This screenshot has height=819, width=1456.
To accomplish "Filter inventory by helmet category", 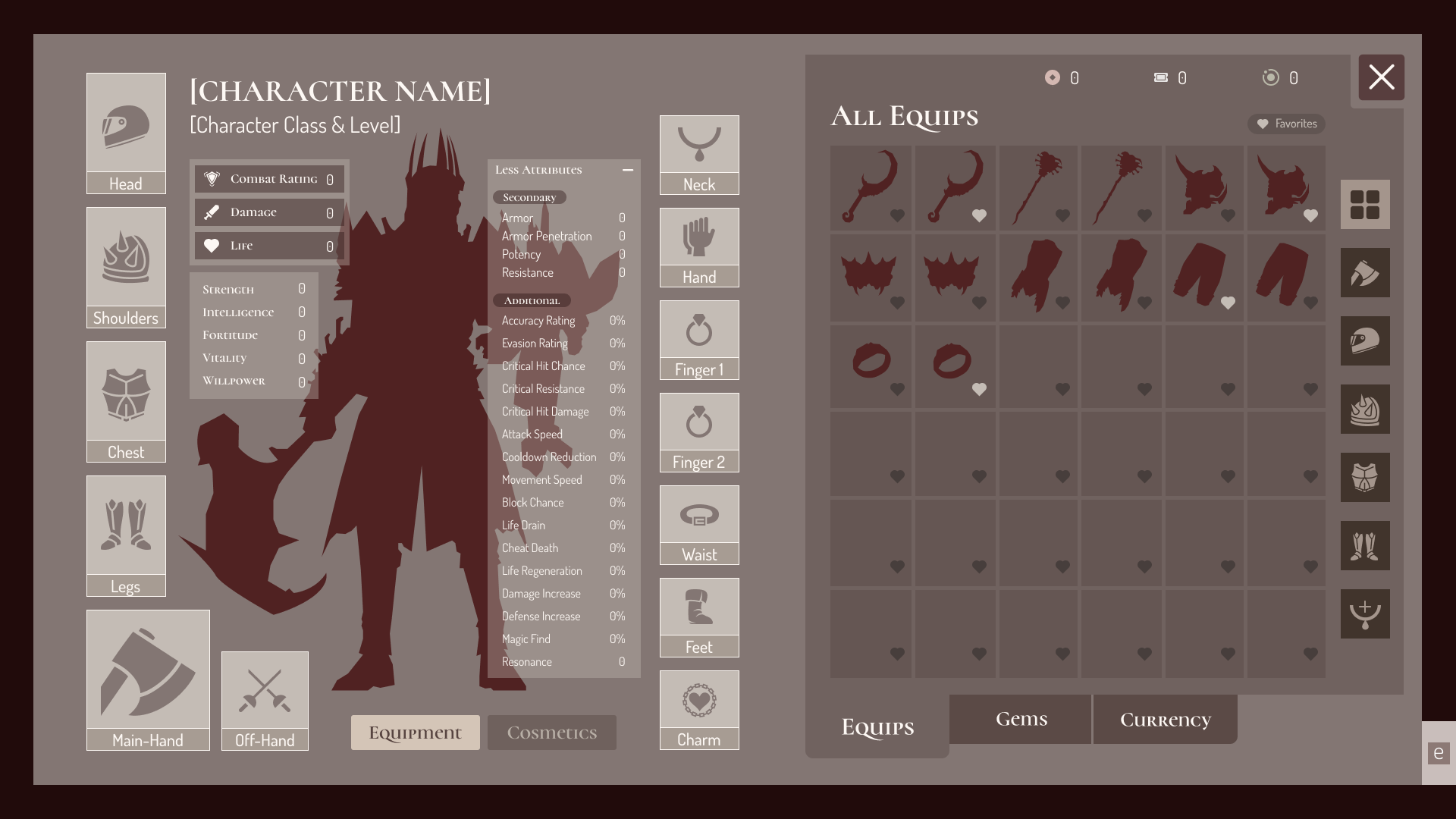I will tap(1365, 341).
